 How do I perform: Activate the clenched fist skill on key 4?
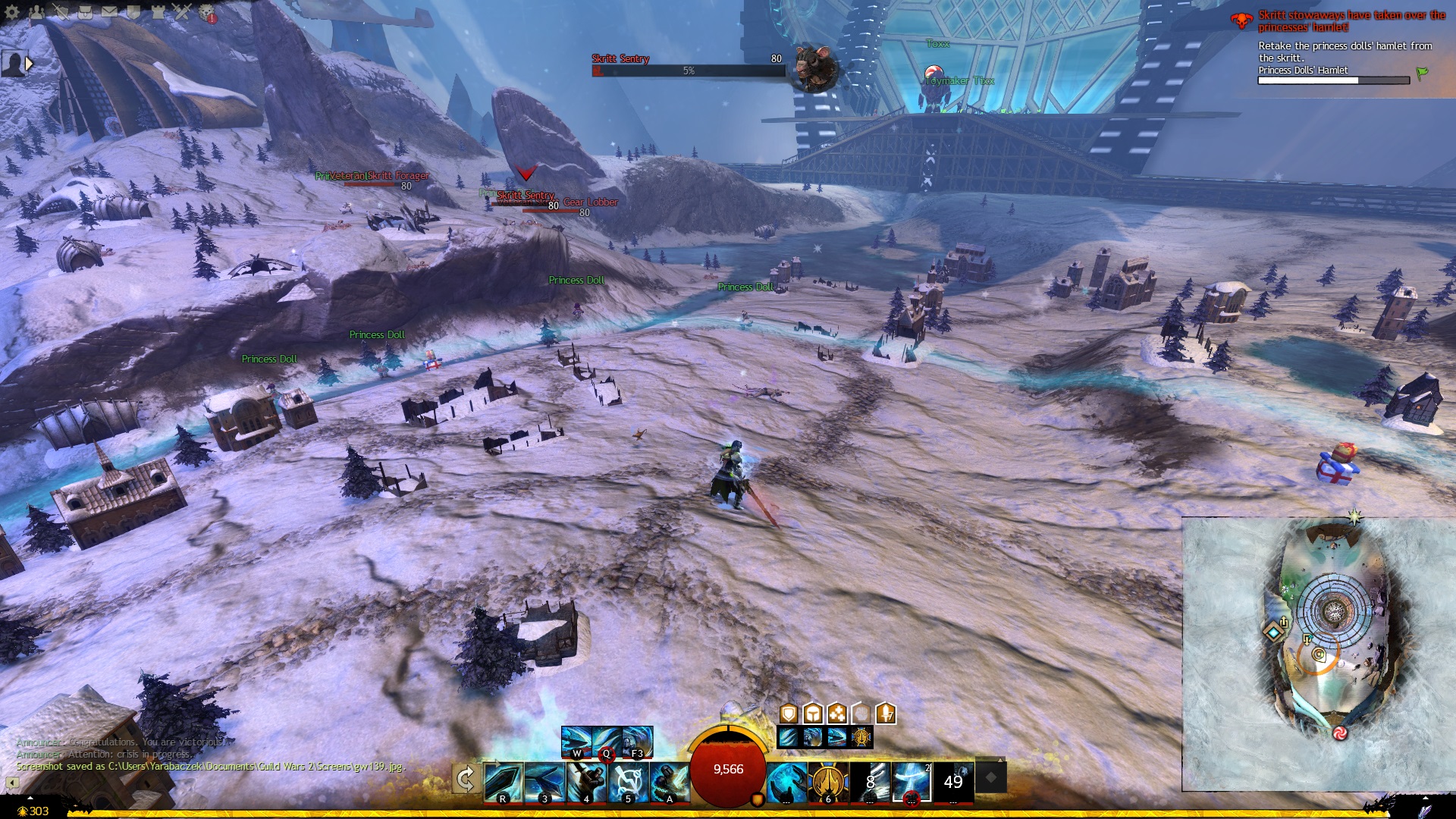click(x=587, y=782)
